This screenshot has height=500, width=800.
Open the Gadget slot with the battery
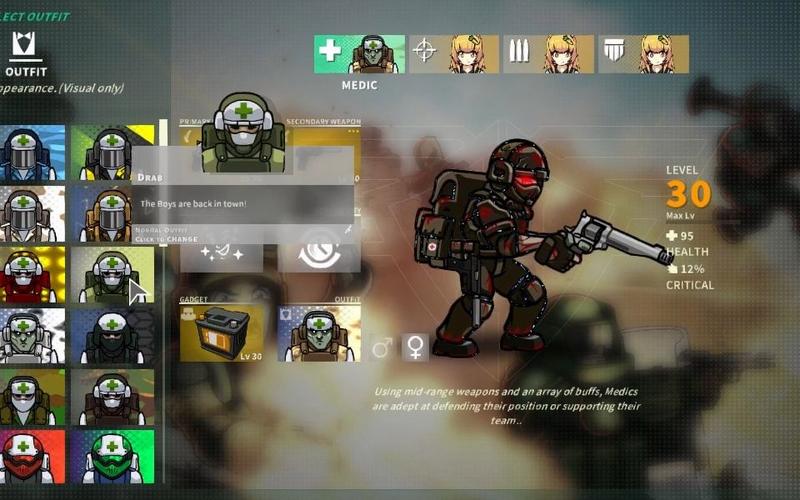point(222,333)
